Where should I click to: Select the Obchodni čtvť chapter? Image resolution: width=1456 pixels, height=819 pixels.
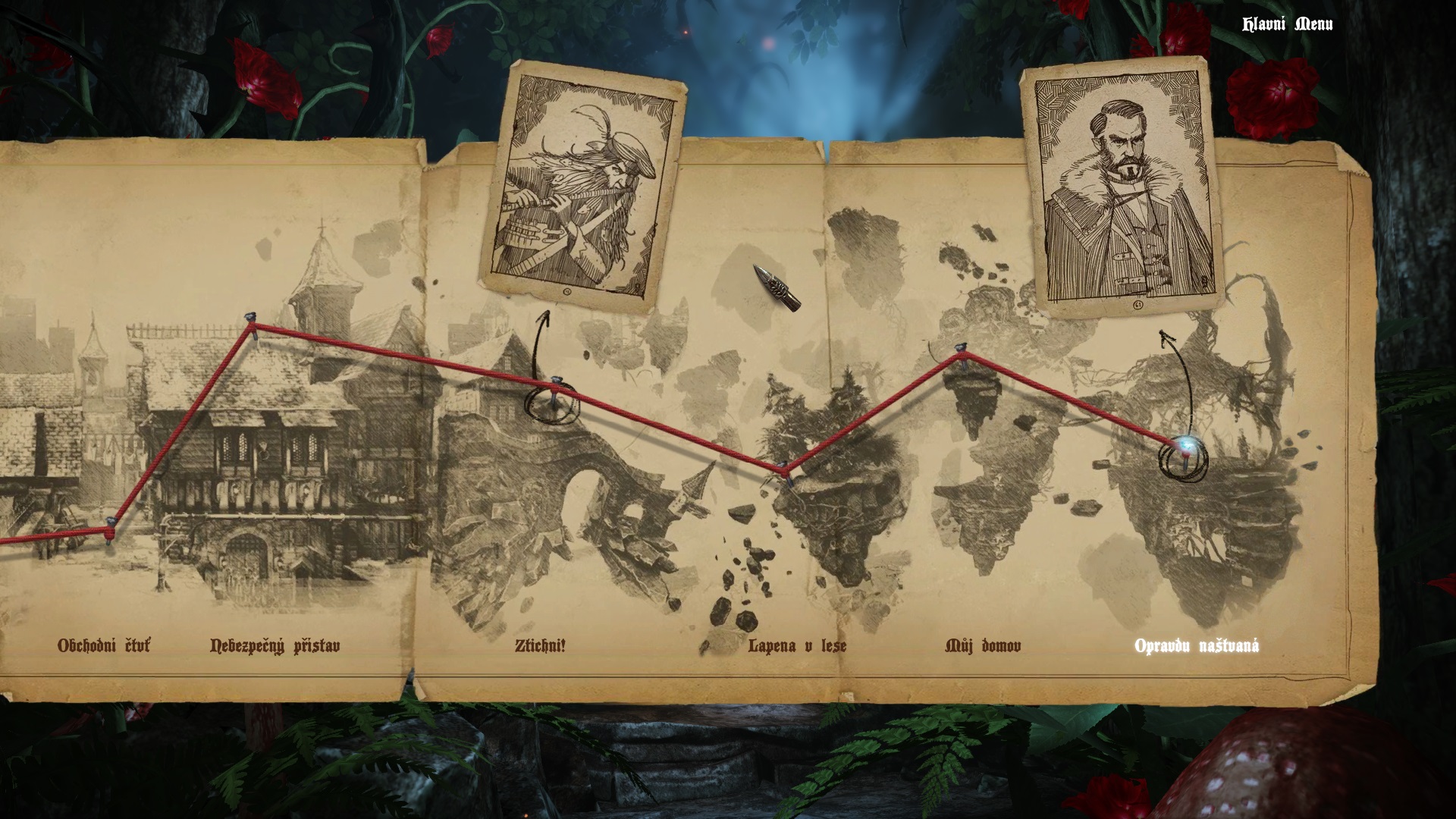click(104, 646)
